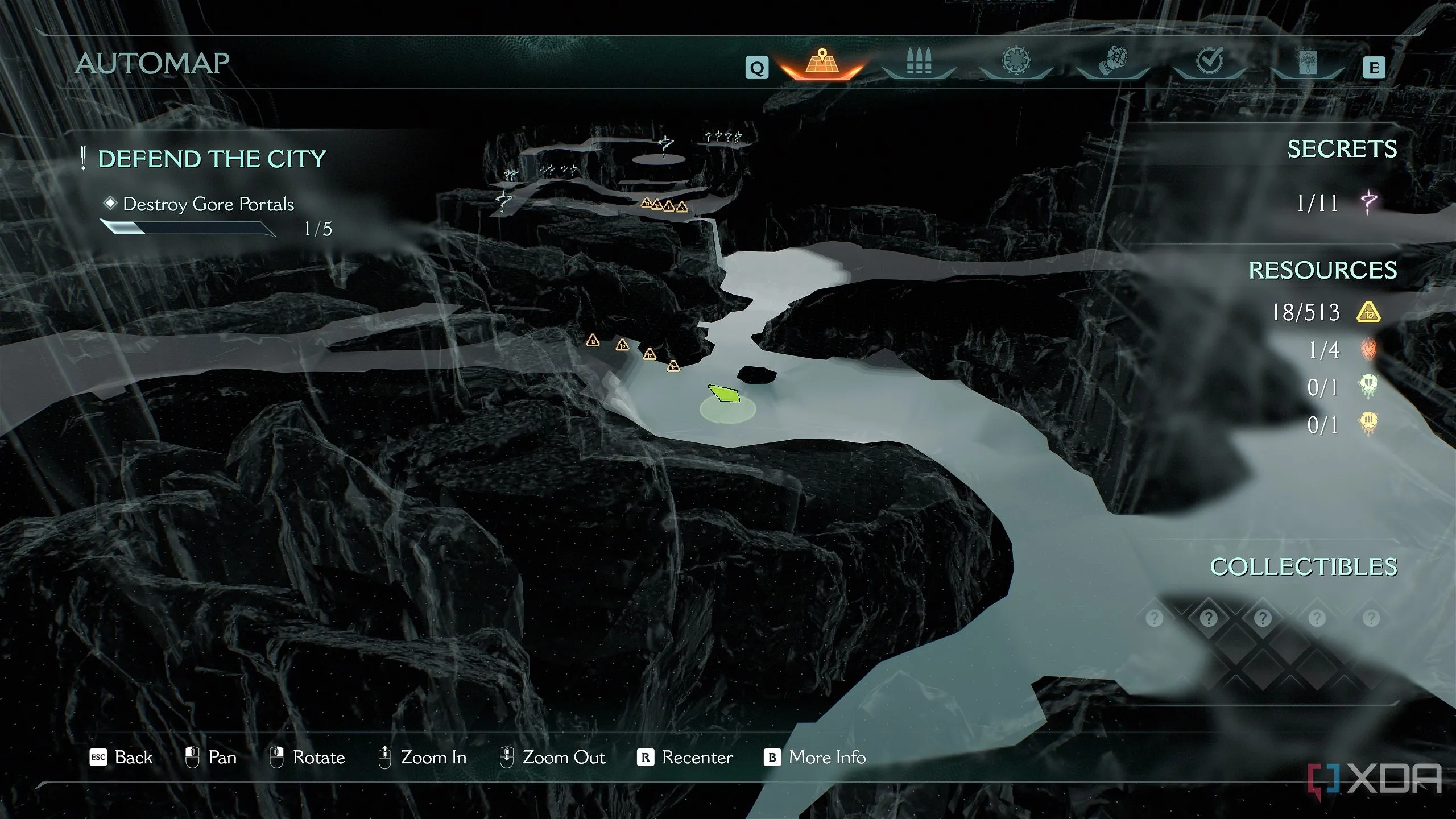The height and width of the screenshot is (819, 1456).
Task: Switch to the codex page tab
Action: click(1307, 63)
